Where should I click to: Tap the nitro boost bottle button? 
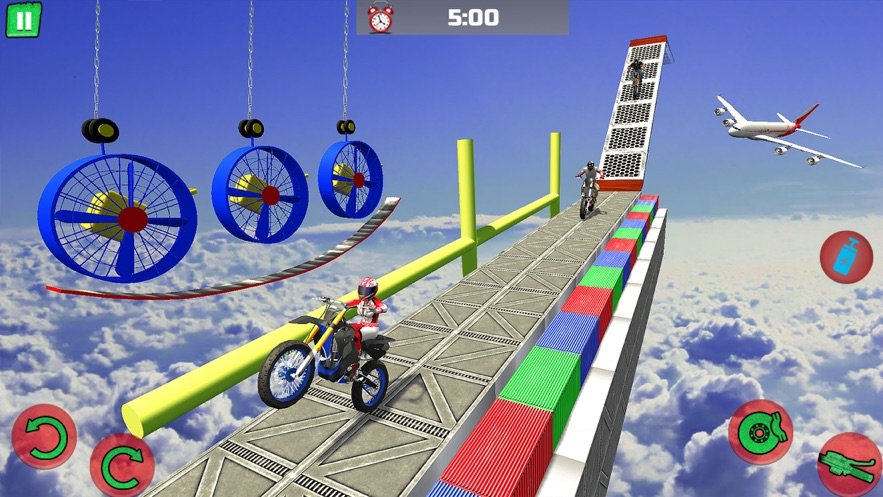point(846,256)
